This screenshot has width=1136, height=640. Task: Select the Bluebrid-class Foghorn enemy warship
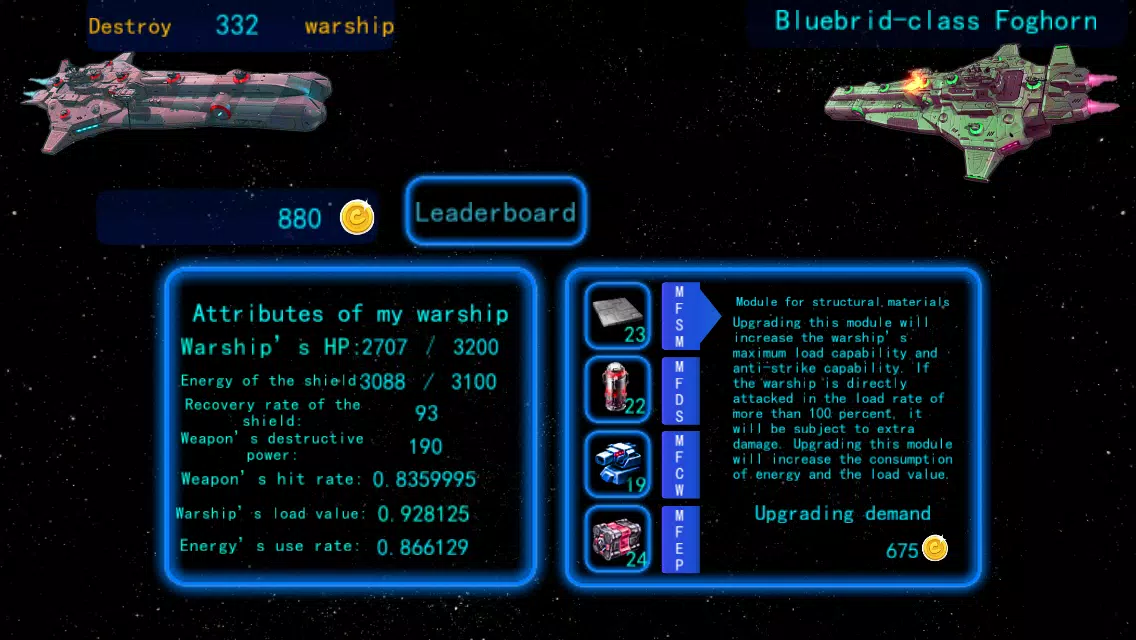970,105
